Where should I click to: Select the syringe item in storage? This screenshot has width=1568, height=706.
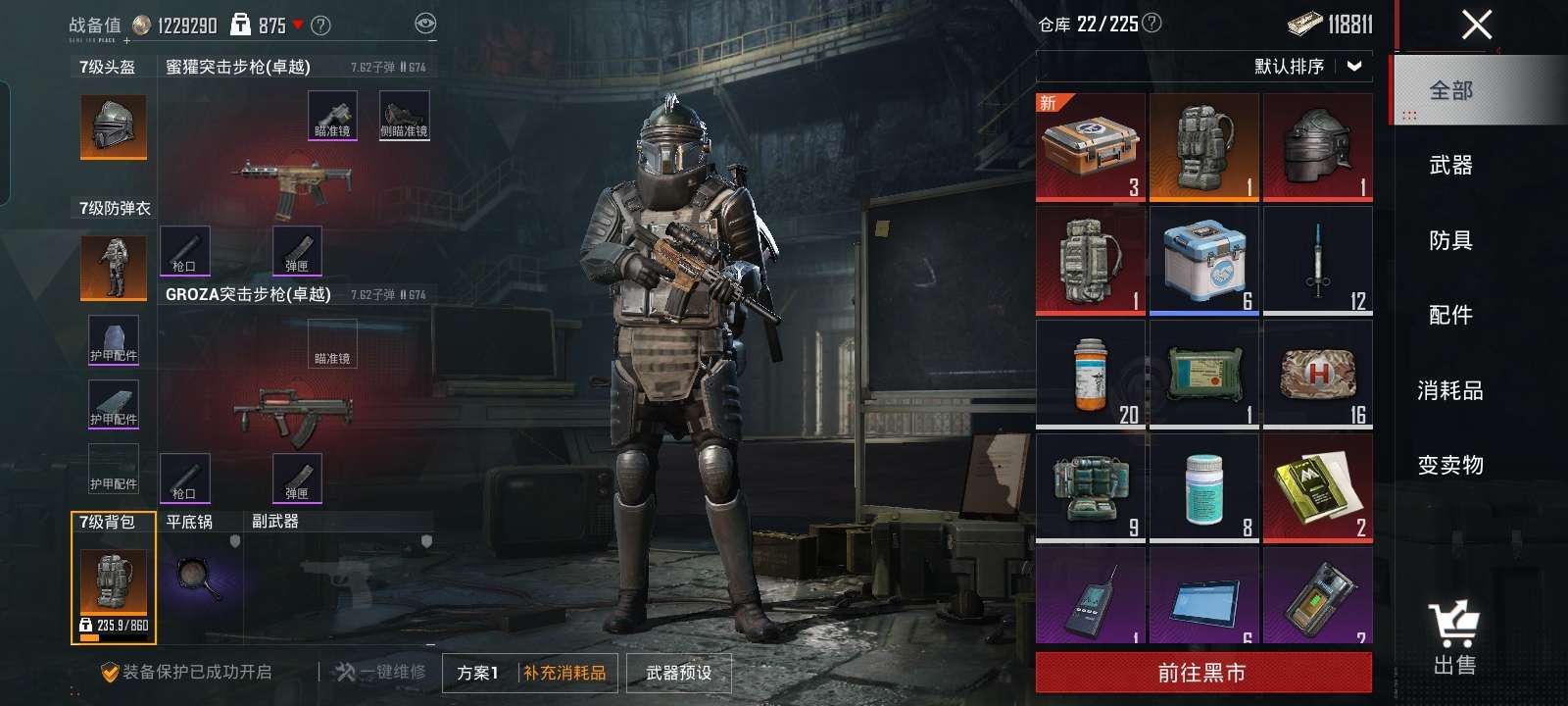point(1318,261)
